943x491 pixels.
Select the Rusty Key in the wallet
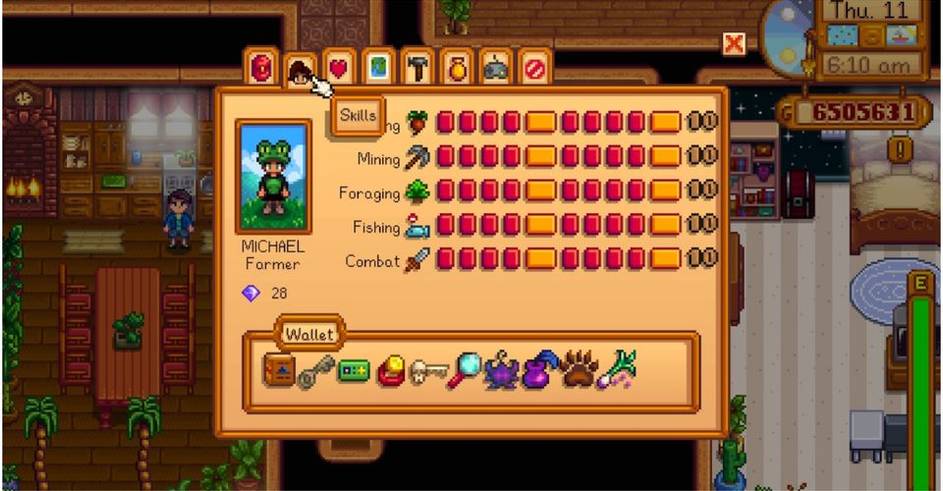pos(314,373)
